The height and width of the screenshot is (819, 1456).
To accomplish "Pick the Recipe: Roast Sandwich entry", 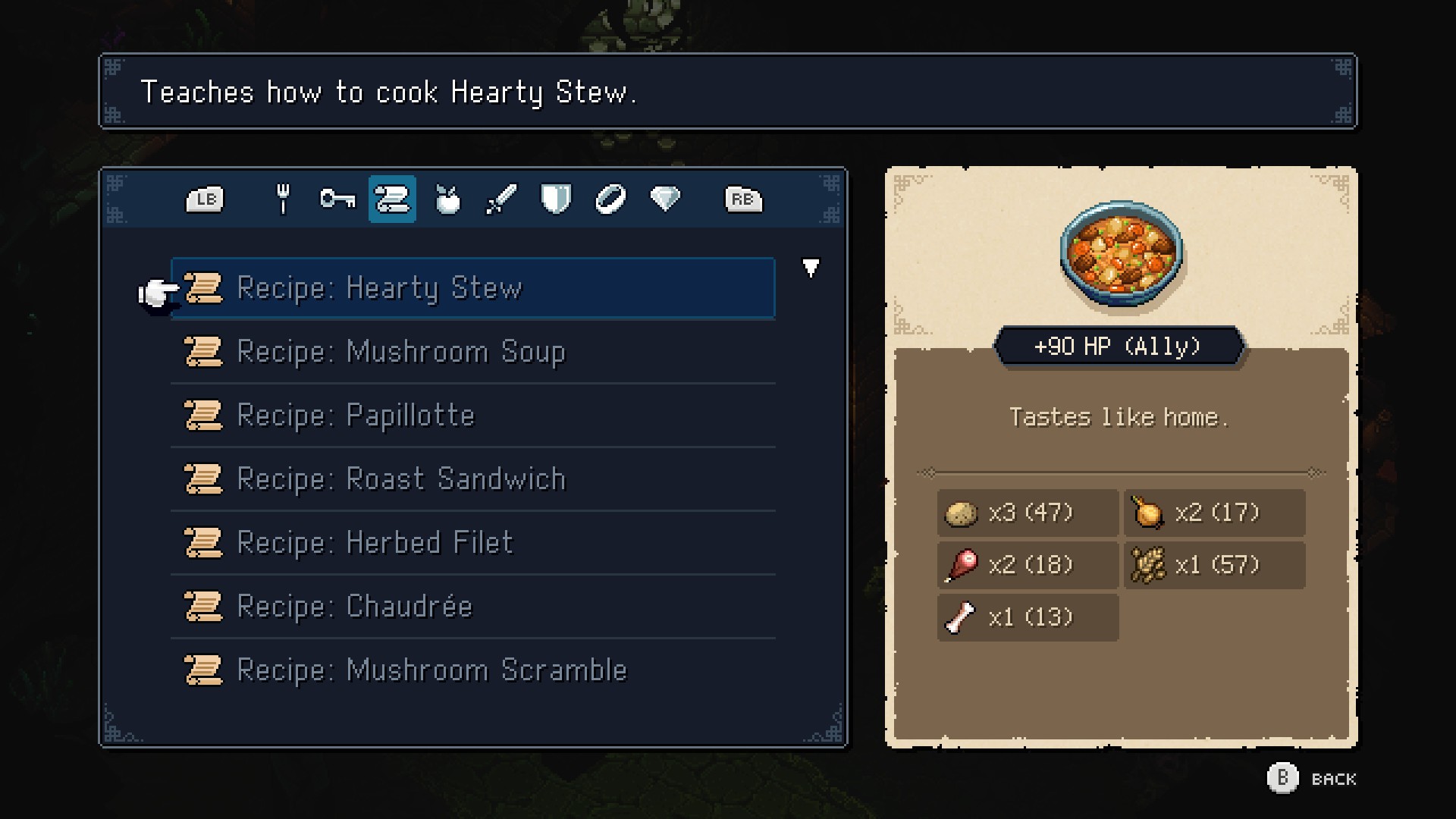I will pyautogui.click(x=472, y=479).
